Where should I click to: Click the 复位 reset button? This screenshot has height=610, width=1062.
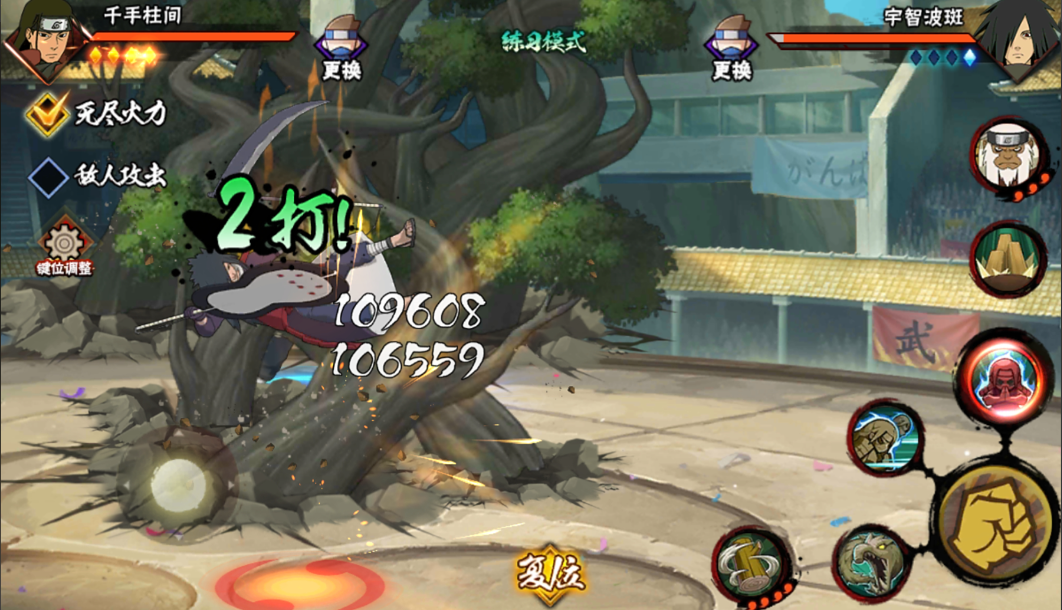tap(549, 574)
